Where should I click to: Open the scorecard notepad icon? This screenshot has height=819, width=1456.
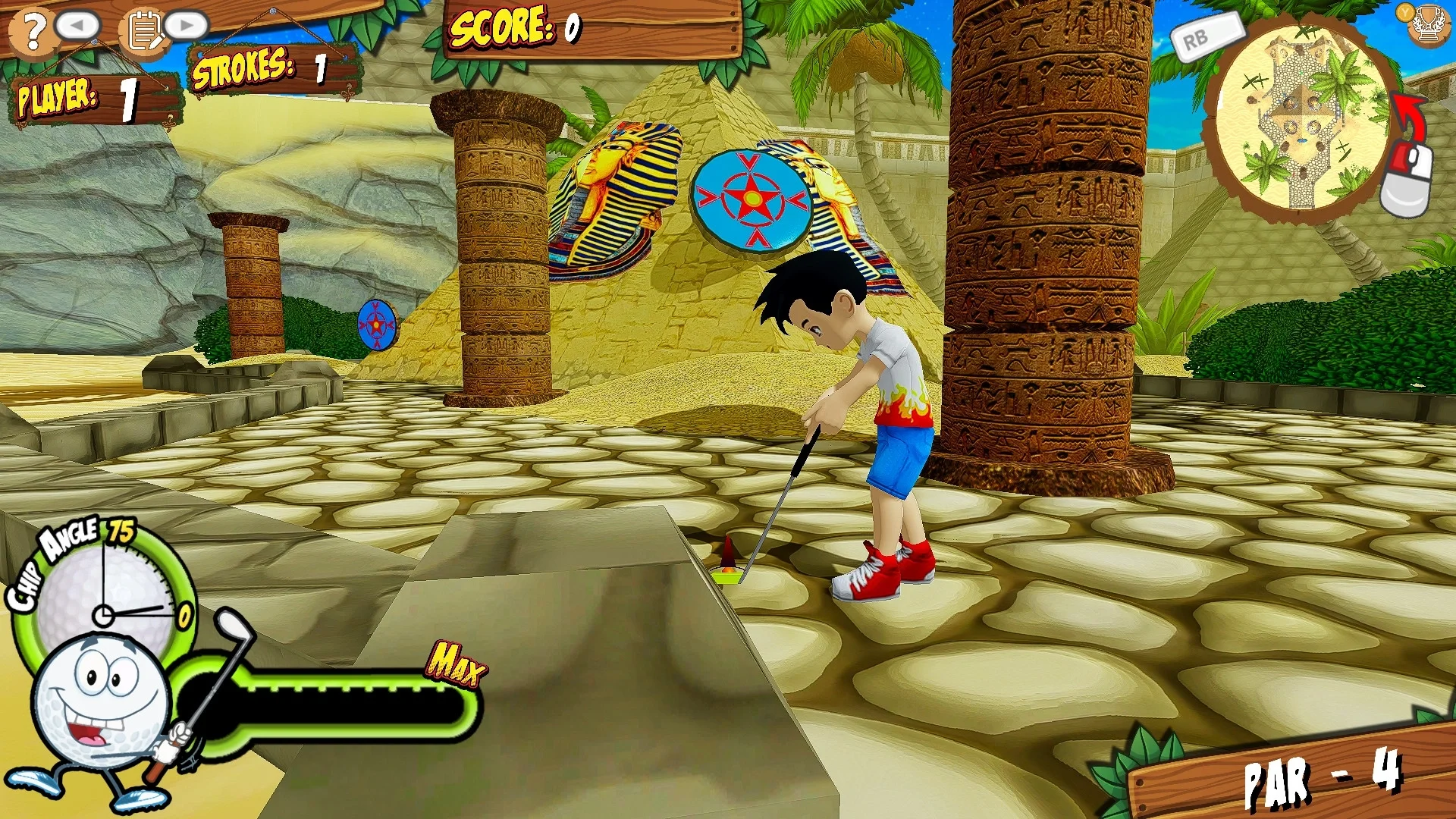click(x=144, y=31)
